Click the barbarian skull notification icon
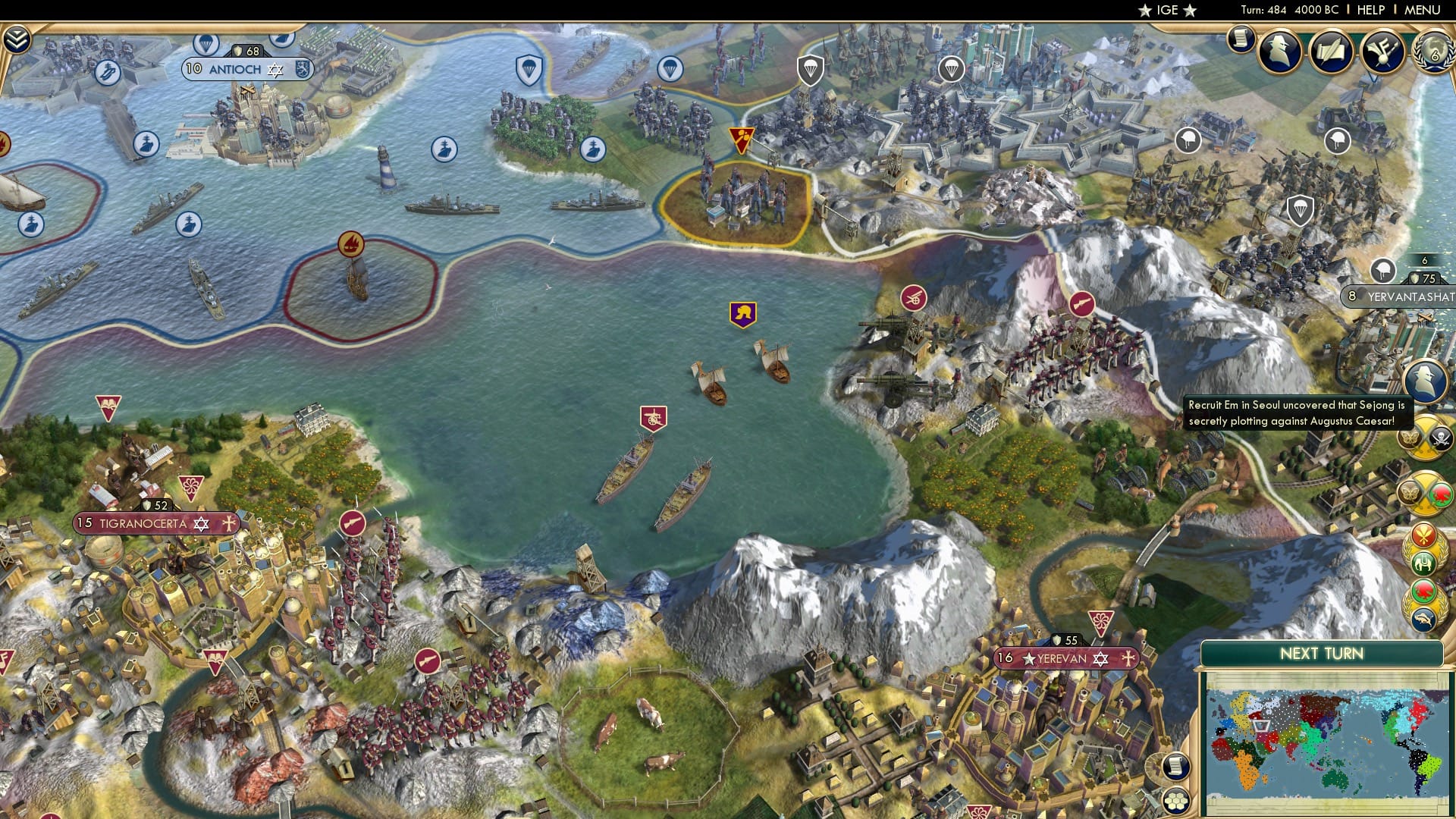The height and width of the screenshot is (819, 1456). click(x=1439, y=436)
